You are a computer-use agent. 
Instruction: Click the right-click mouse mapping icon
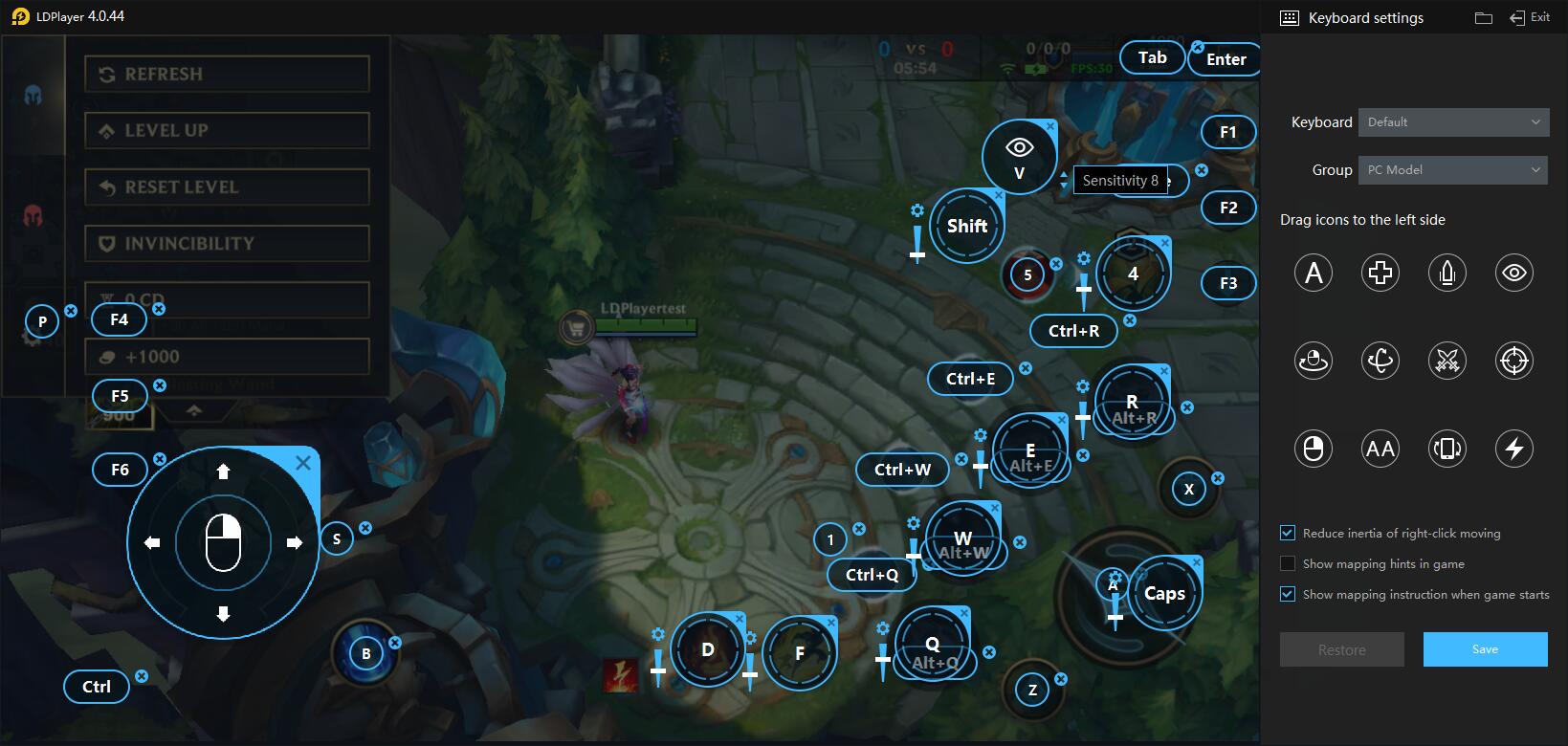point(1313,448)
